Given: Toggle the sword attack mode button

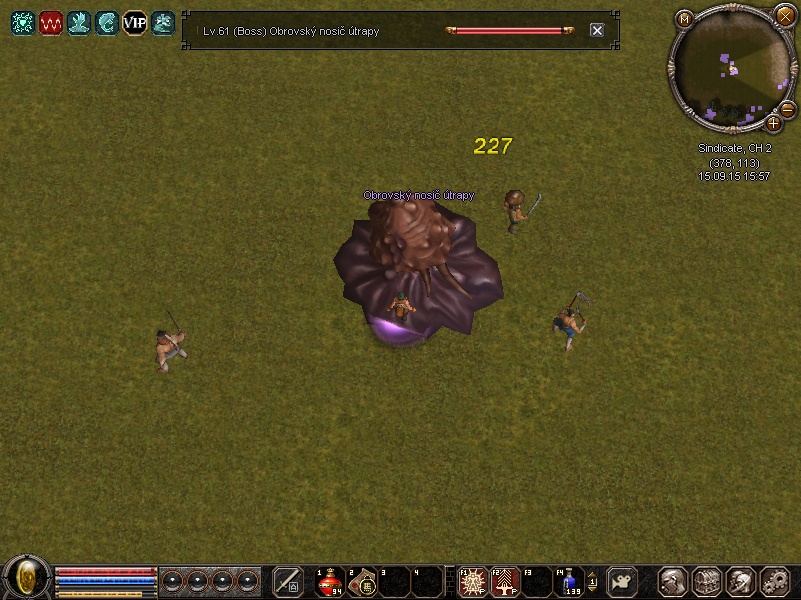Looking at the screenshot, I should (x=288, y=581).
